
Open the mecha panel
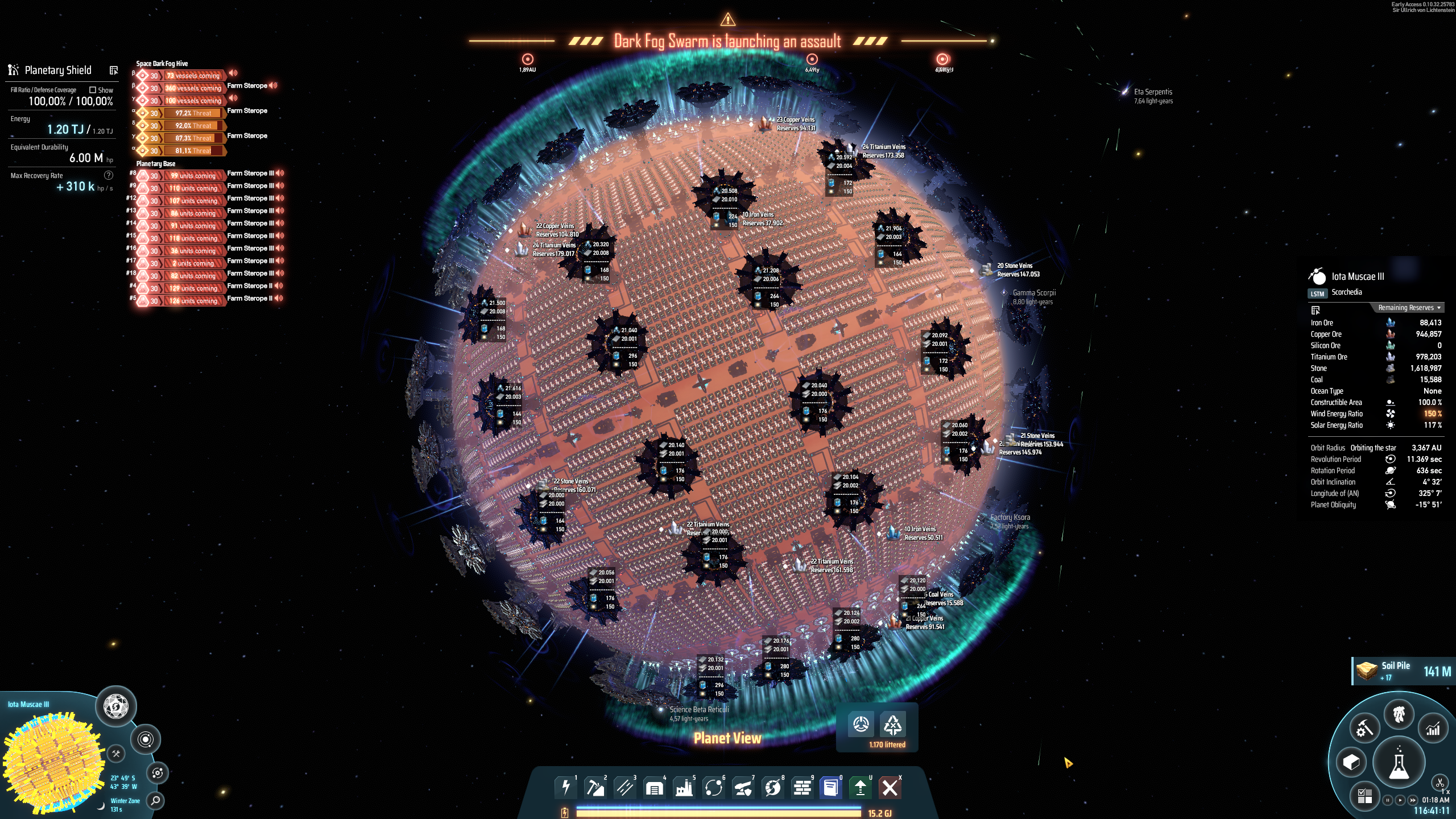(1399, 714)
